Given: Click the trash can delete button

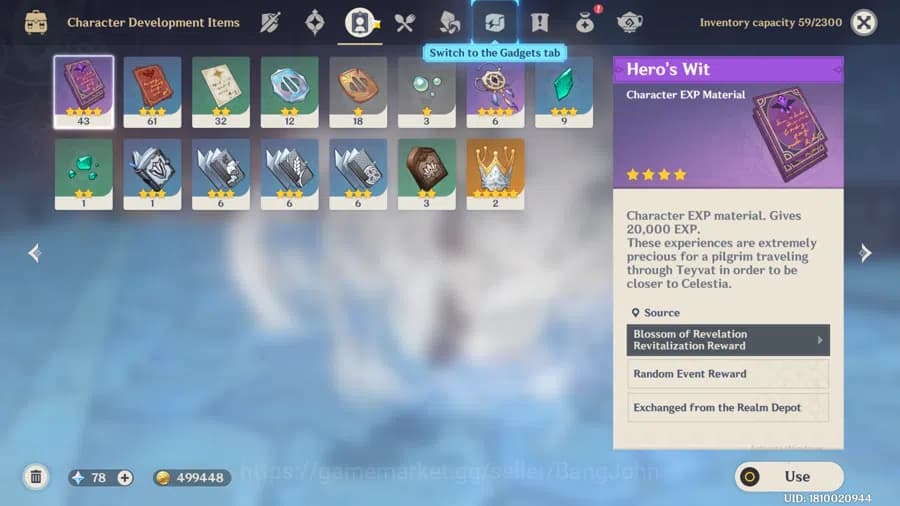Looking at the screenshot, I should tap(36, 477).
